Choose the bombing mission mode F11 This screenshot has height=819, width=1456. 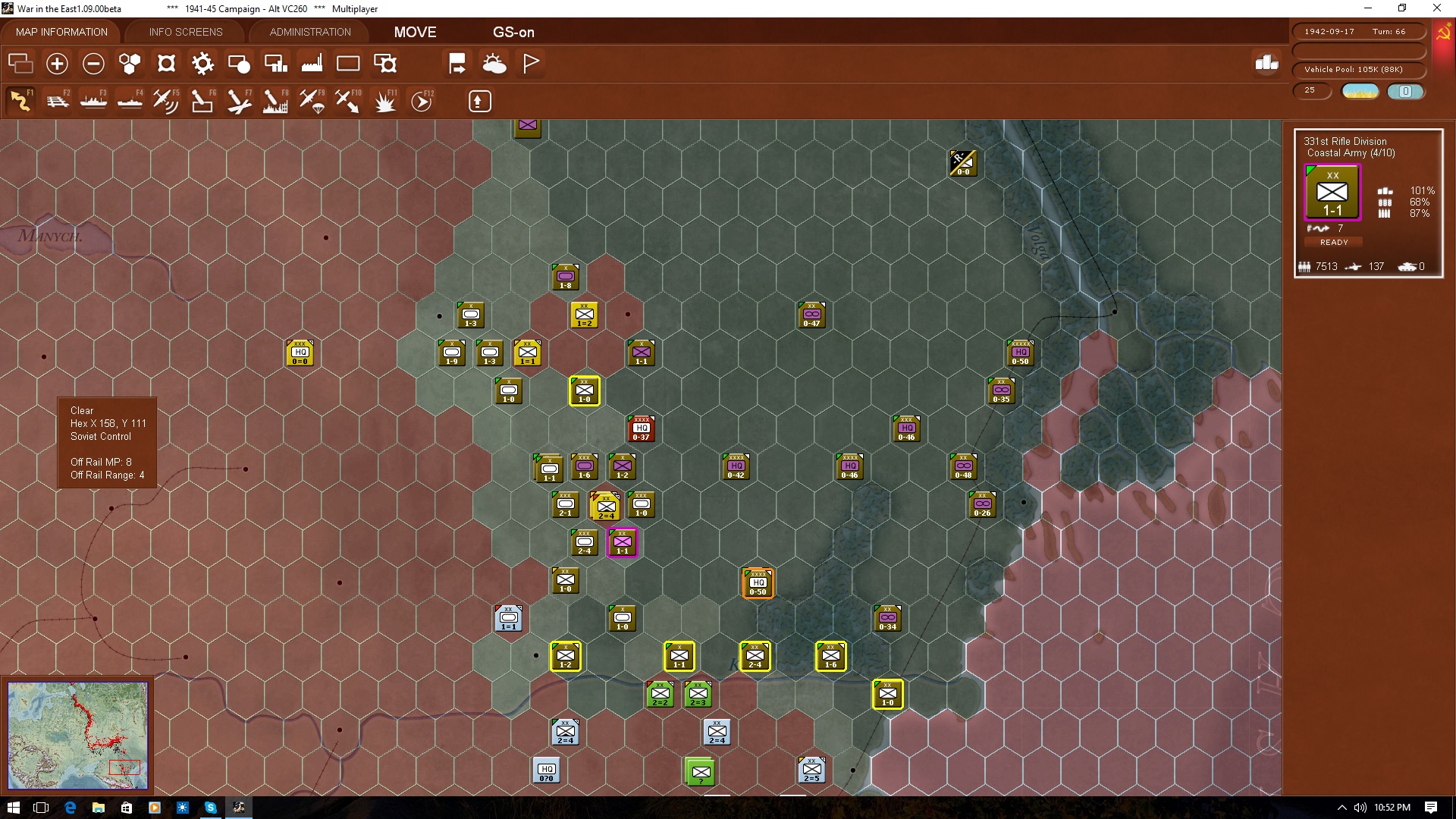point(385,100)
